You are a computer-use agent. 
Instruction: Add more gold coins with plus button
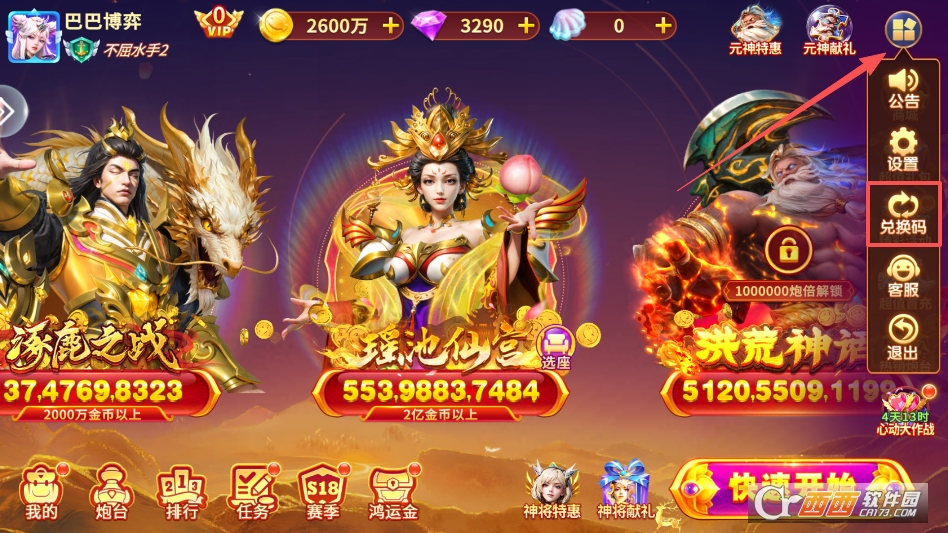[x=390, y=26]
